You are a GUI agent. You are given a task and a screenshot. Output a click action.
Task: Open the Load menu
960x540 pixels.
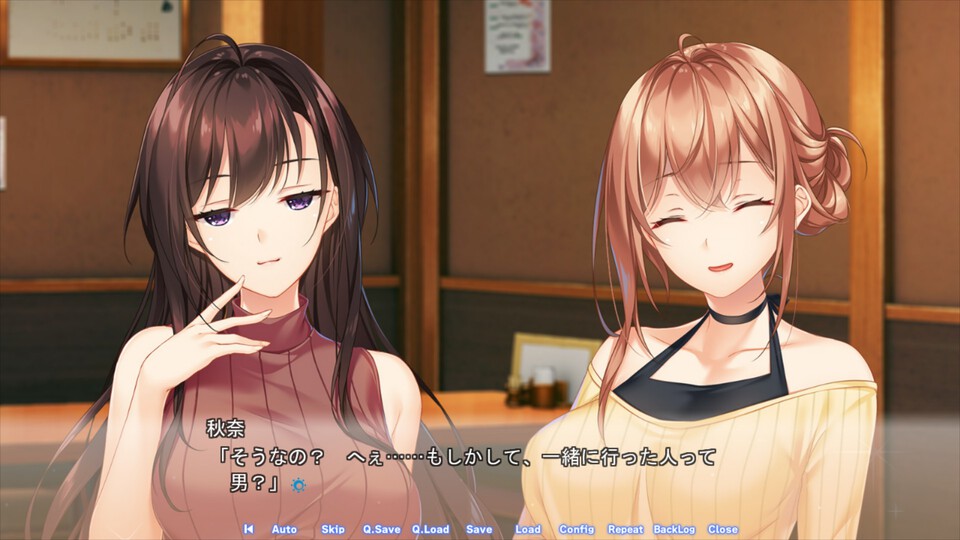(x=527, y=529)
